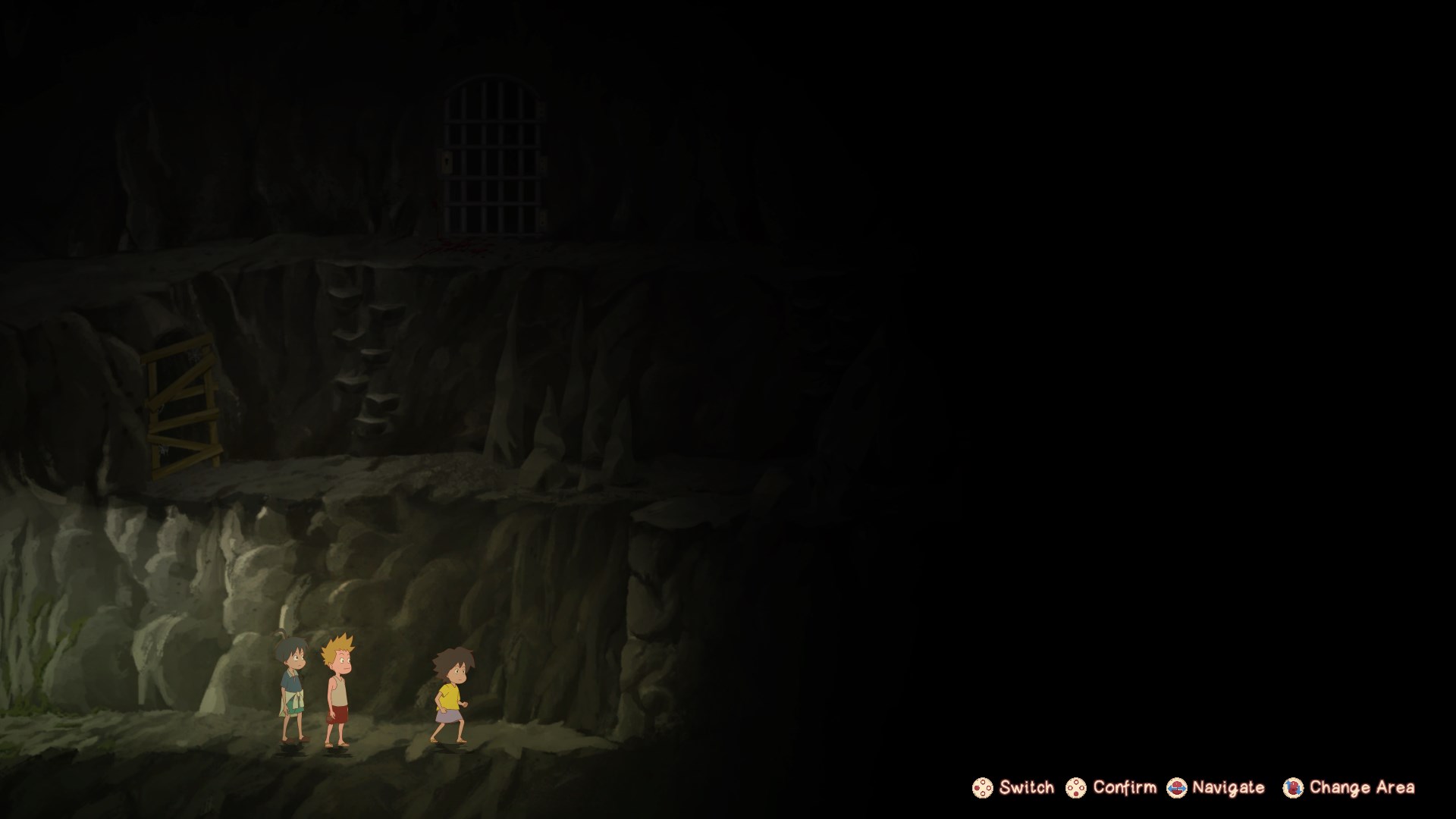Click the stone steps on the cave wall
1456x819 pixels.
[364, 349]
